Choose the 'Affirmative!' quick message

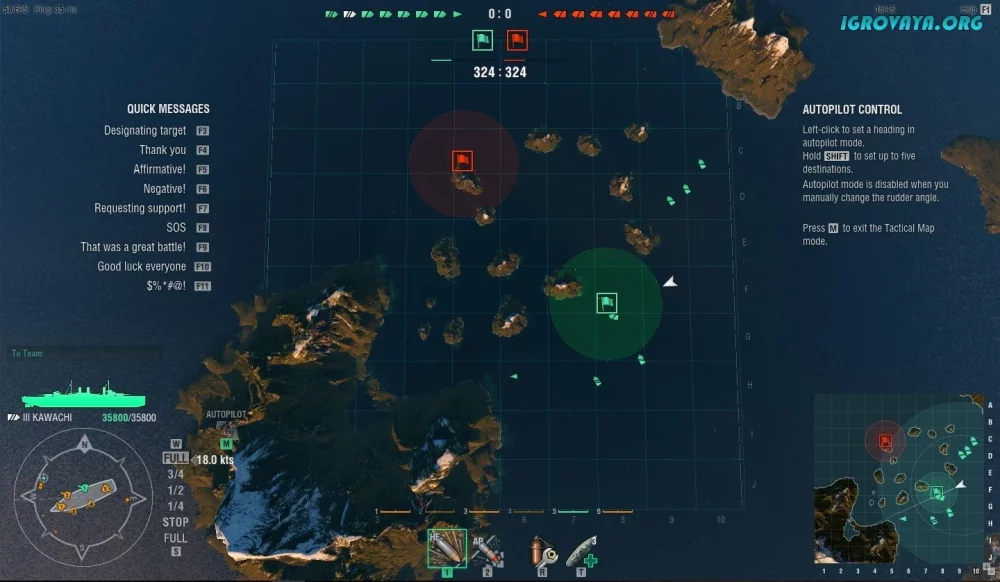pos(159,170)
